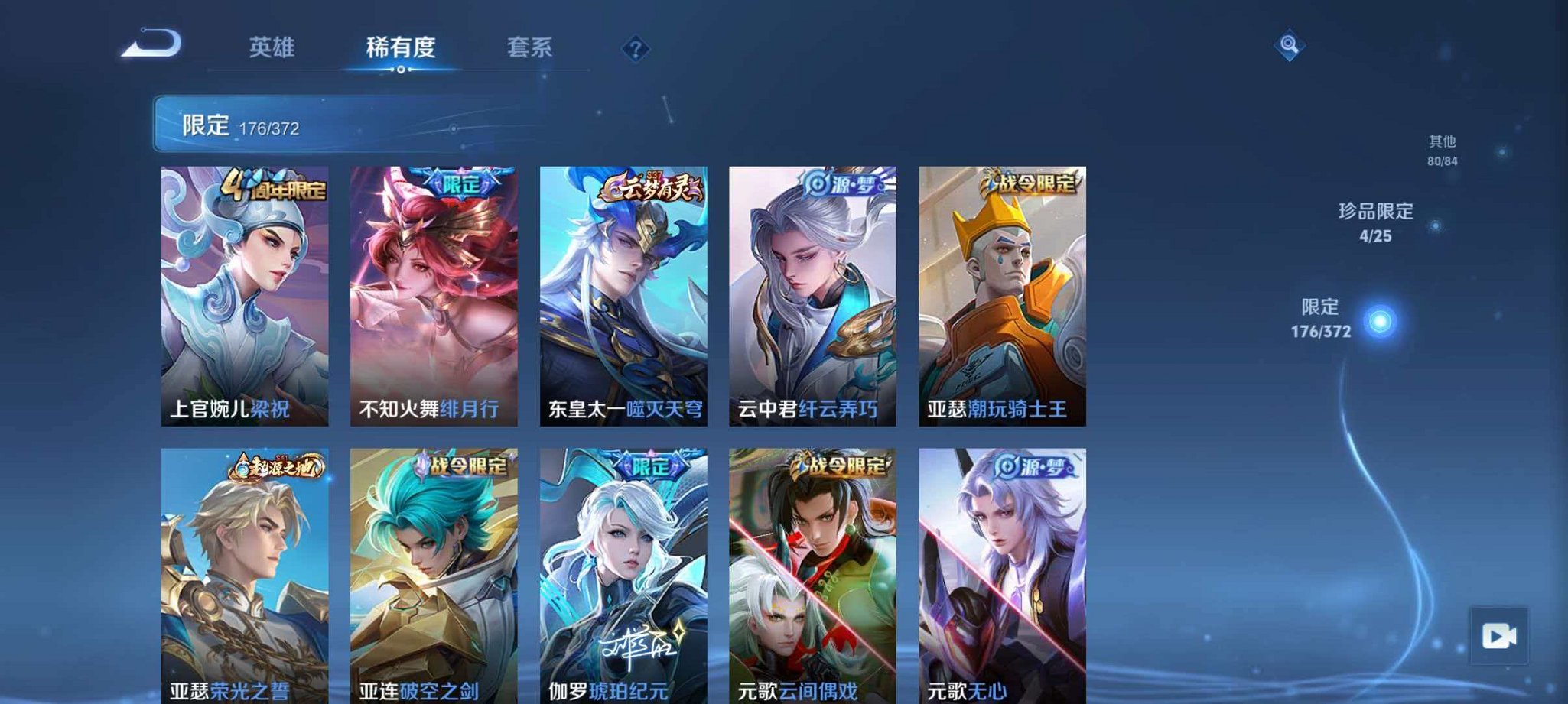Switch to the 套系 tab
1568x704 pixels.
[532, 47]
